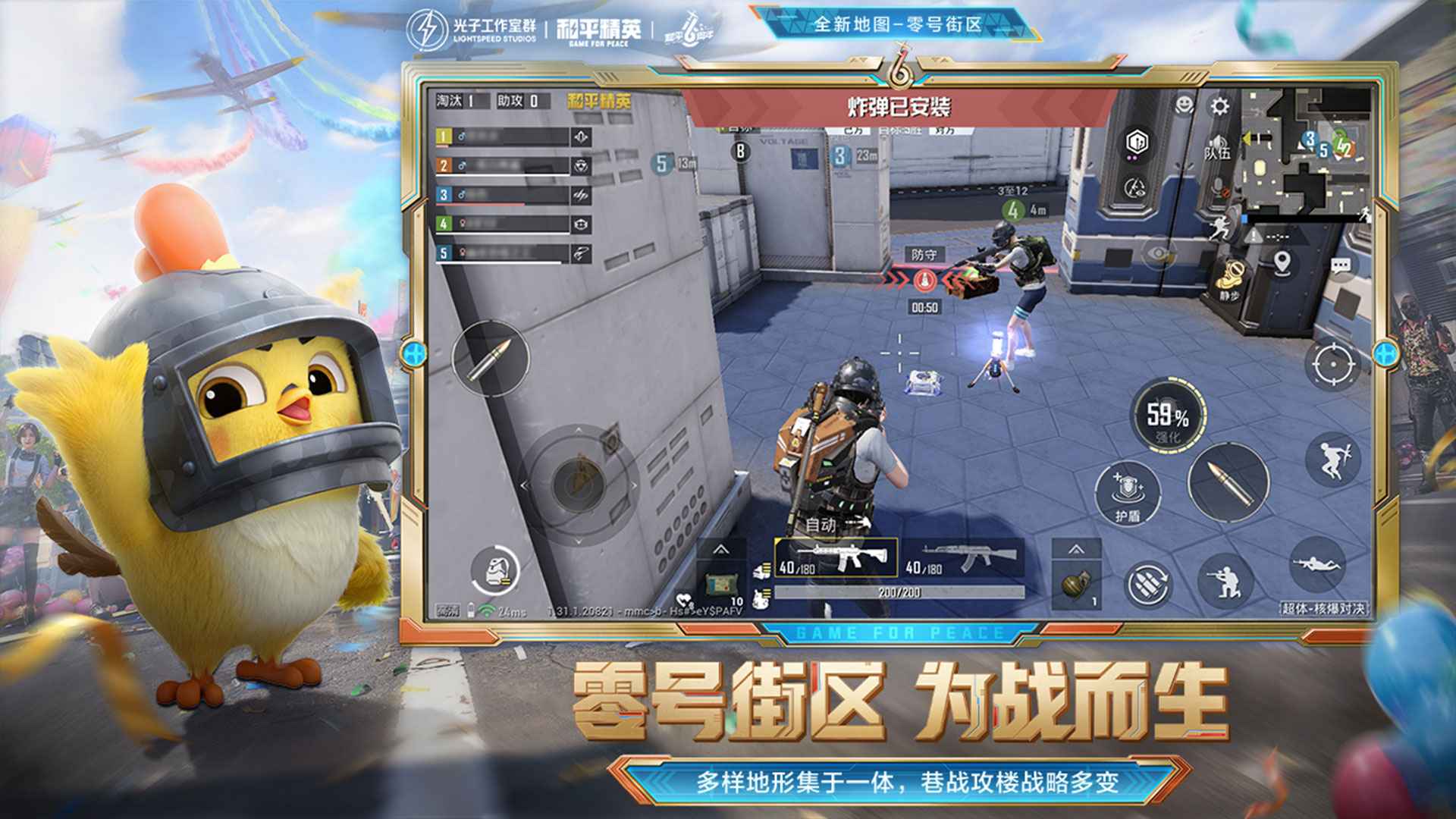The height and width of the screenshot is (819, 1456).
Task: Throw the quick grenade icon near the joystick
Action: point(494,570)
